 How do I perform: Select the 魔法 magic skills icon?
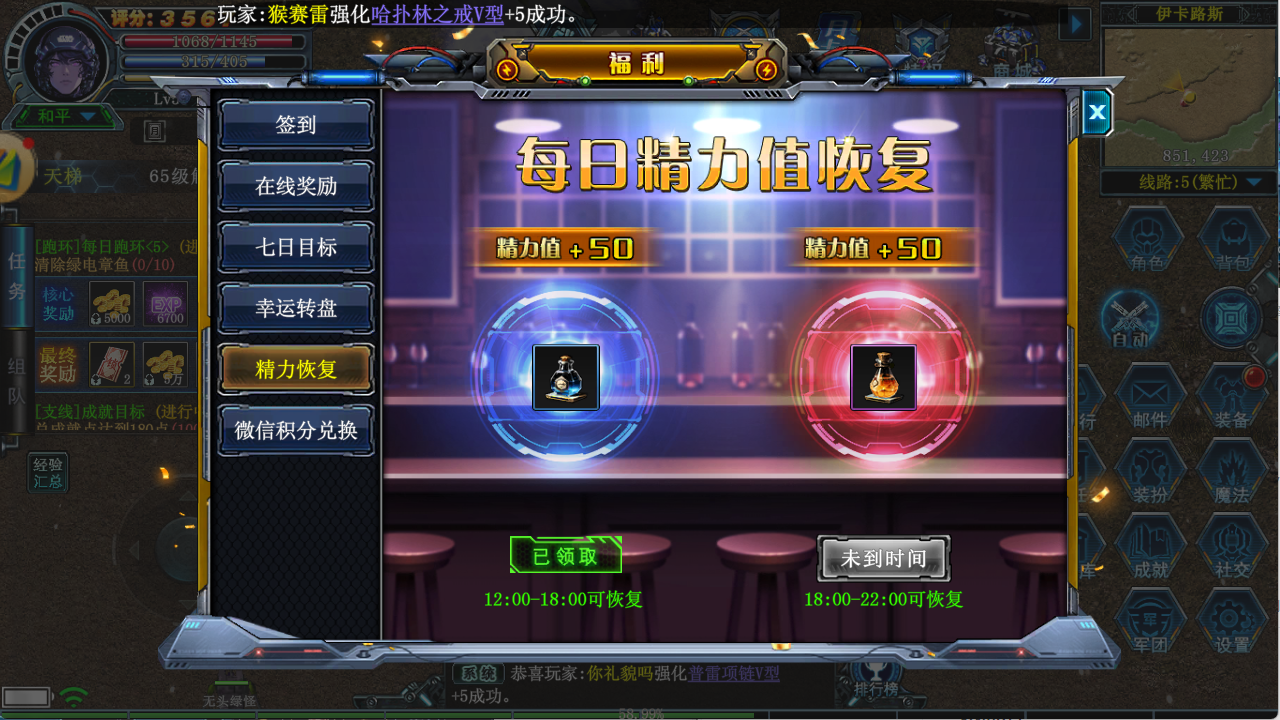(x=1230, y=470)
